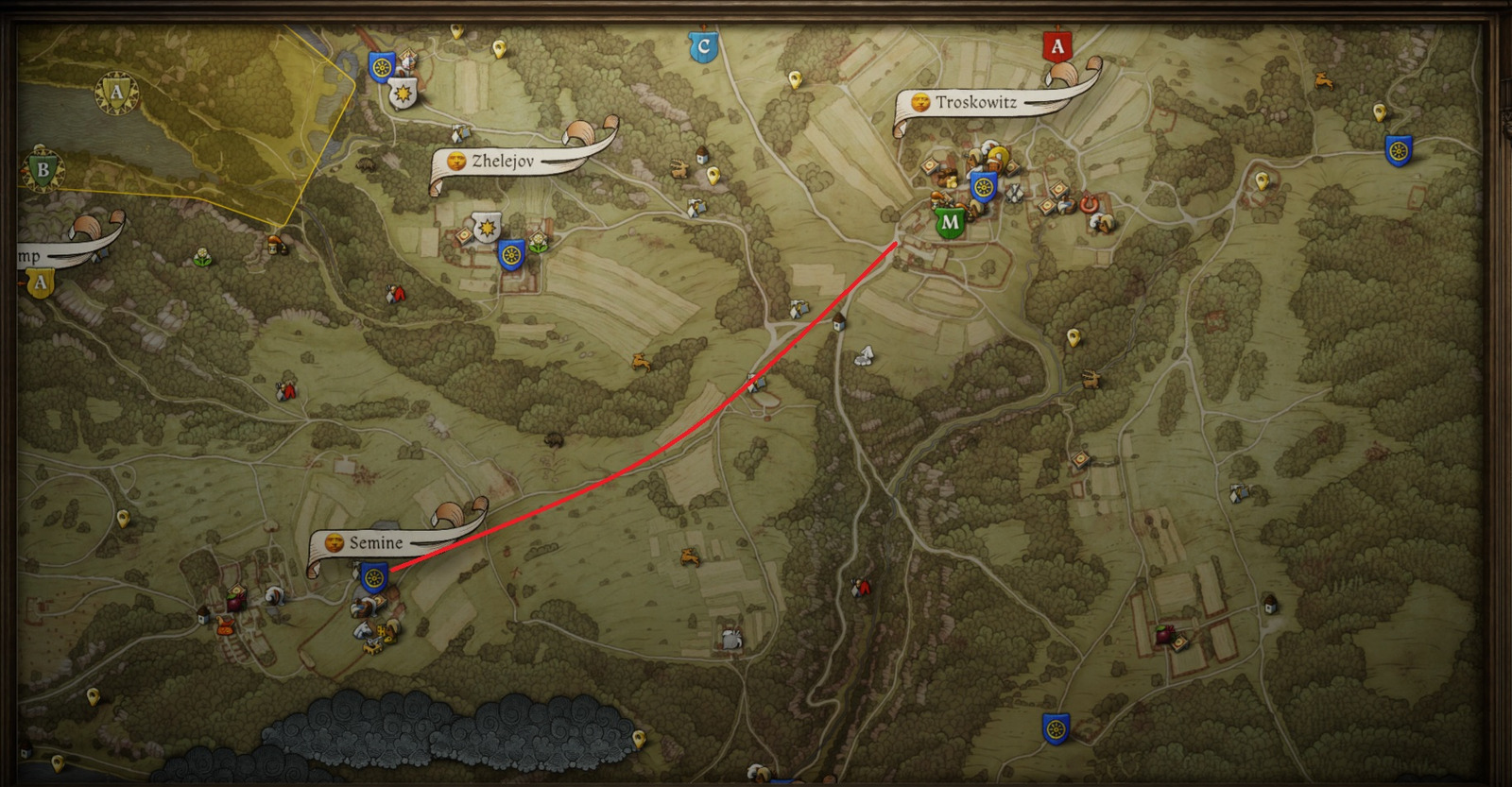Pick the Troskowitz fast travel wheel shield
Image resolution: width=1512 pixels, height=787 pixels.
point(984,187)
